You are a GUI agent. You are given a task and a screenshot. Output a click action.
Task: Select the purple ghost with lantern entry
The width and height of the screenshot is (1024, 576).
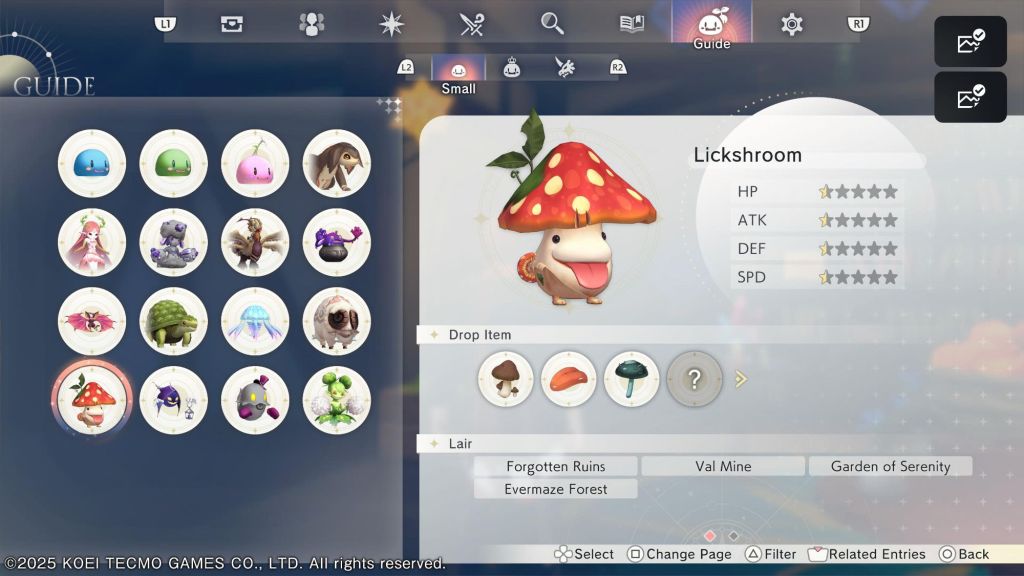click(174, 399)
